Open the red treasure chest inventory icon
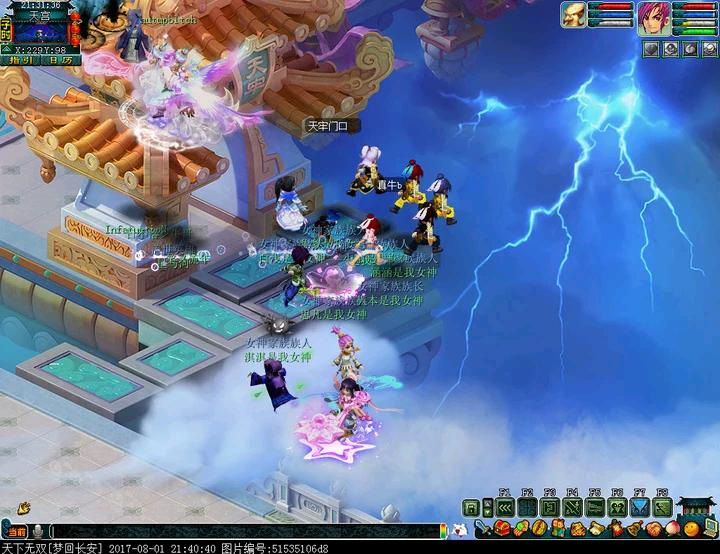Image resolution: width=720 pixels, height=554 pixels. coord(502,528)
